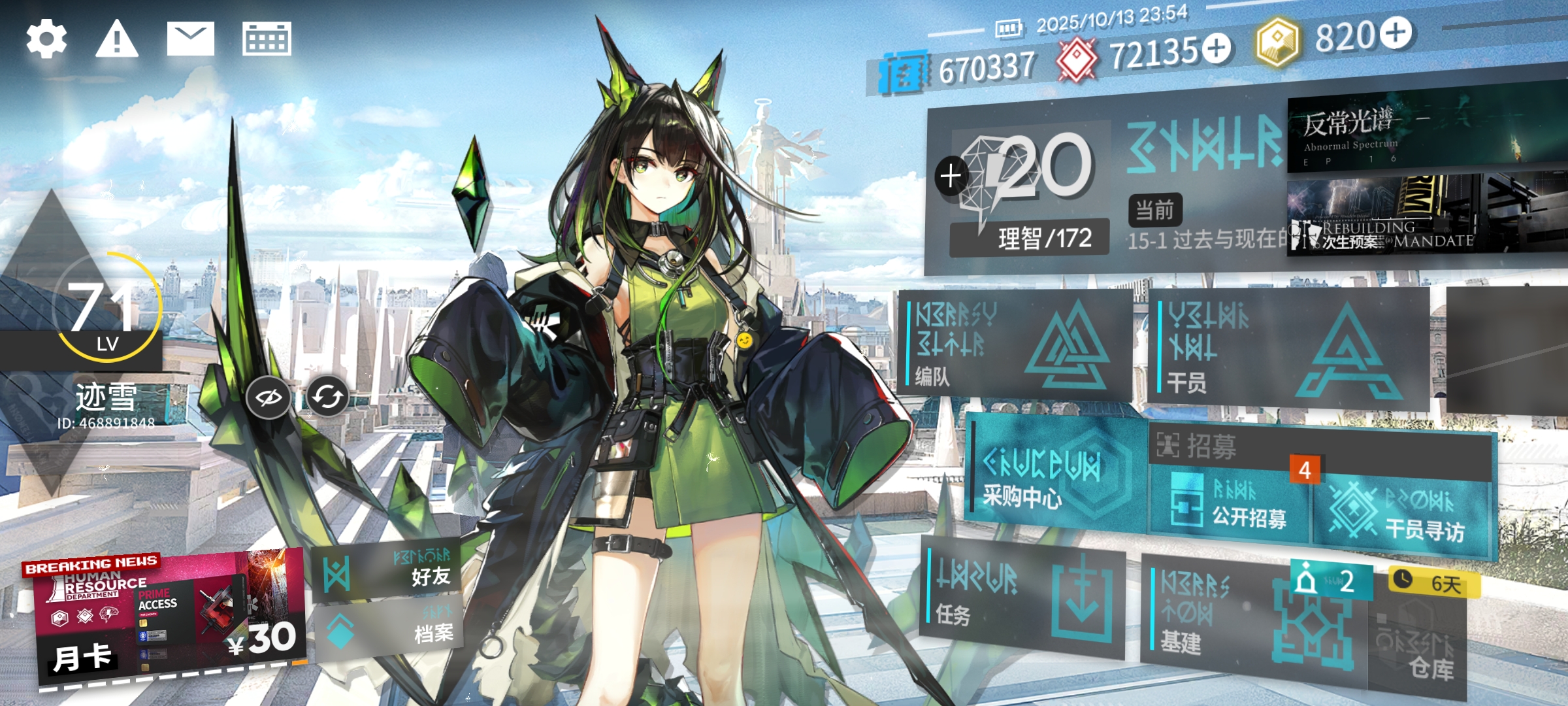The width and height of the screenshot is (1568, 706).
Task: Replenish sanity with the plus button
Action: pos(951,176)
